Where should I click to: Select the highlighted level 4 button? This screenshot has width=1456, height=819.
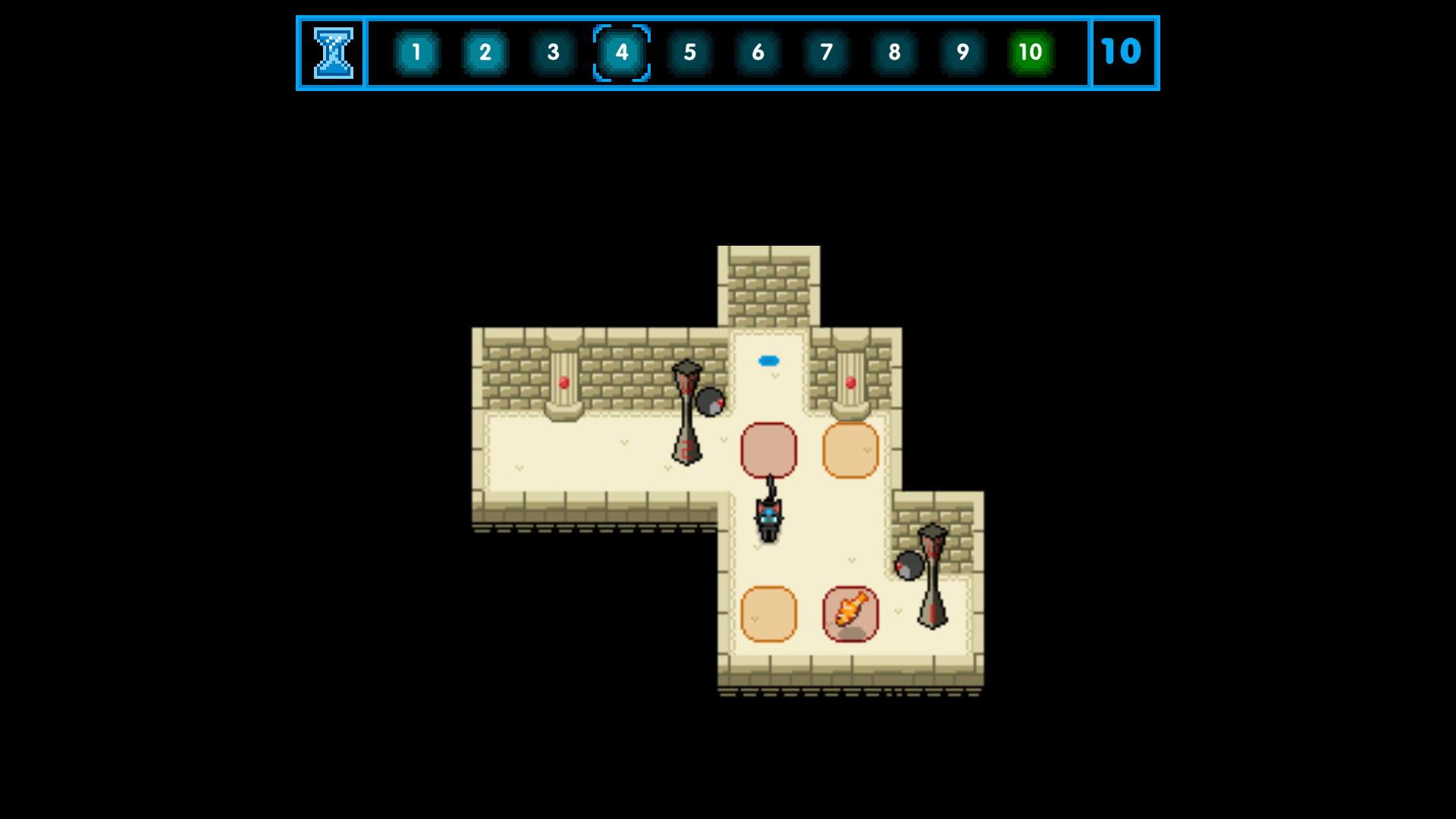(621, 53)
